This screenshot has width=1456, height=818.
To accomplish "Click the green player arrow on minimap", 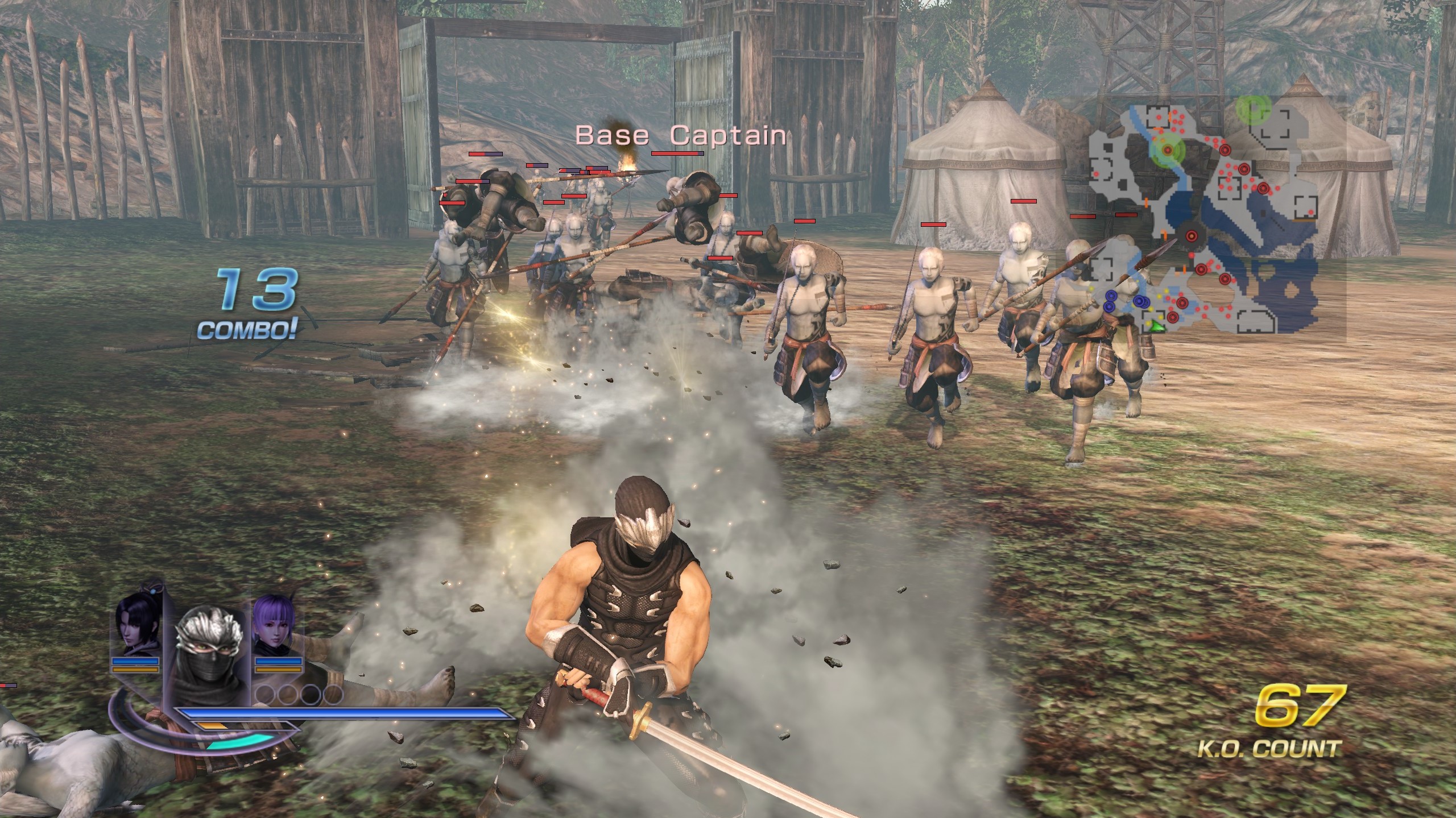I will click(1156, 326).
